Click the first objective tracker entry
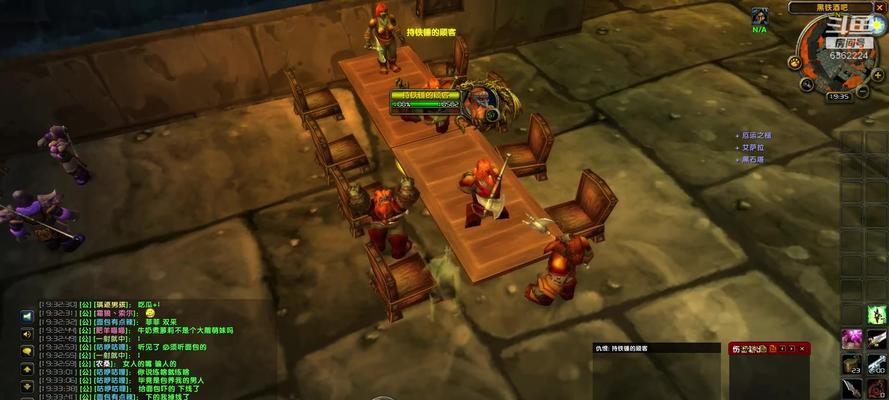The height and width of the screenshot is (400, 889). (x=755, y=135)
